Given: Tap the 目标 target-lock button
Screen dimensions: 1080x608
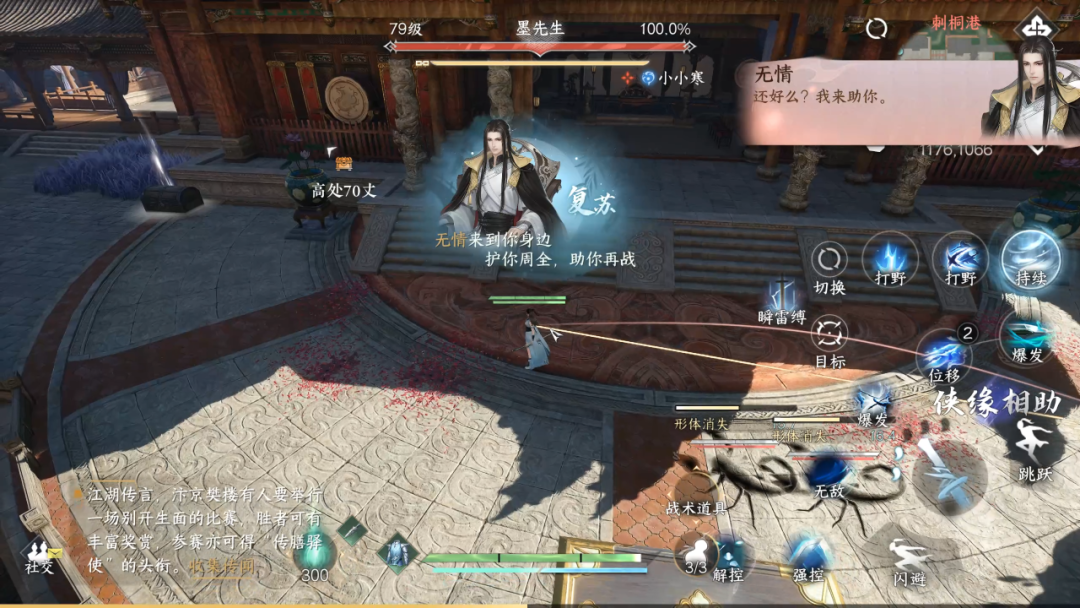Looking at the screenshot, I should [x=829, y=334].
